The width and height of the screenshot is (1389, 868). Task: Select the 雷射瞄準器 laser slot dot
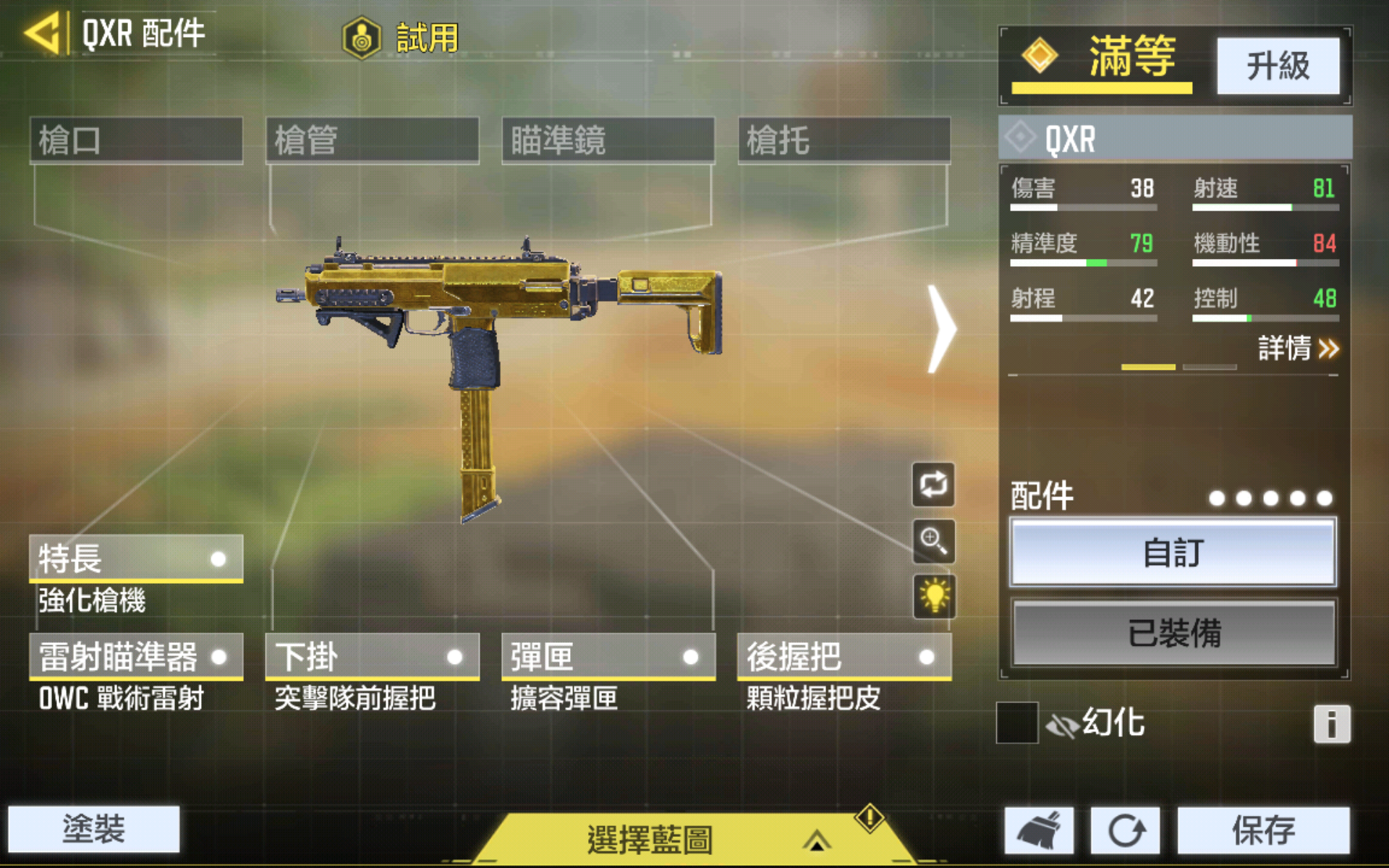click(x=219, y=657)
